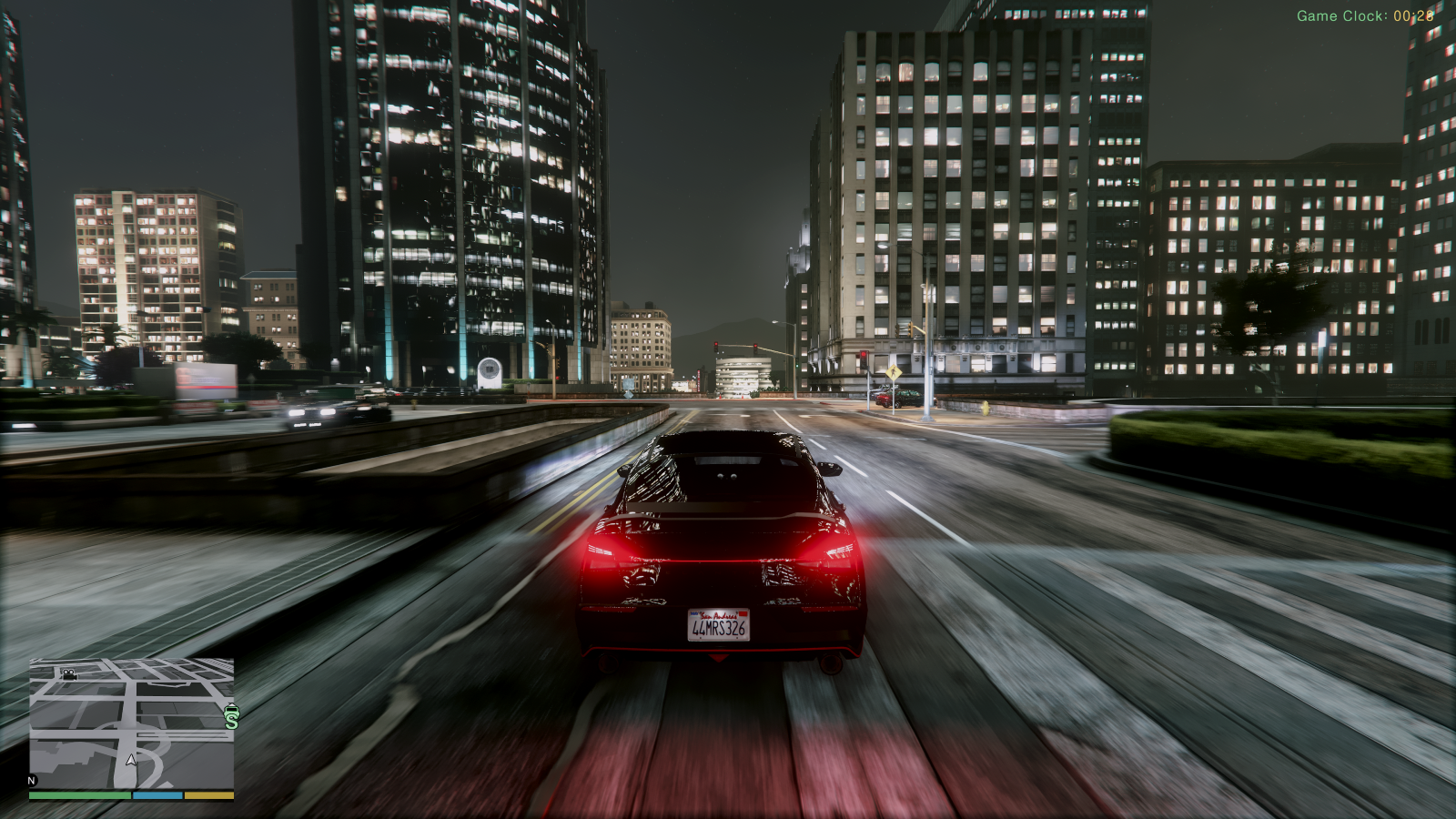The height and width of the screenshot is (819, 1456).
Task: Select the white player arrow on the minimap
Action: click(x=130, y=760)
